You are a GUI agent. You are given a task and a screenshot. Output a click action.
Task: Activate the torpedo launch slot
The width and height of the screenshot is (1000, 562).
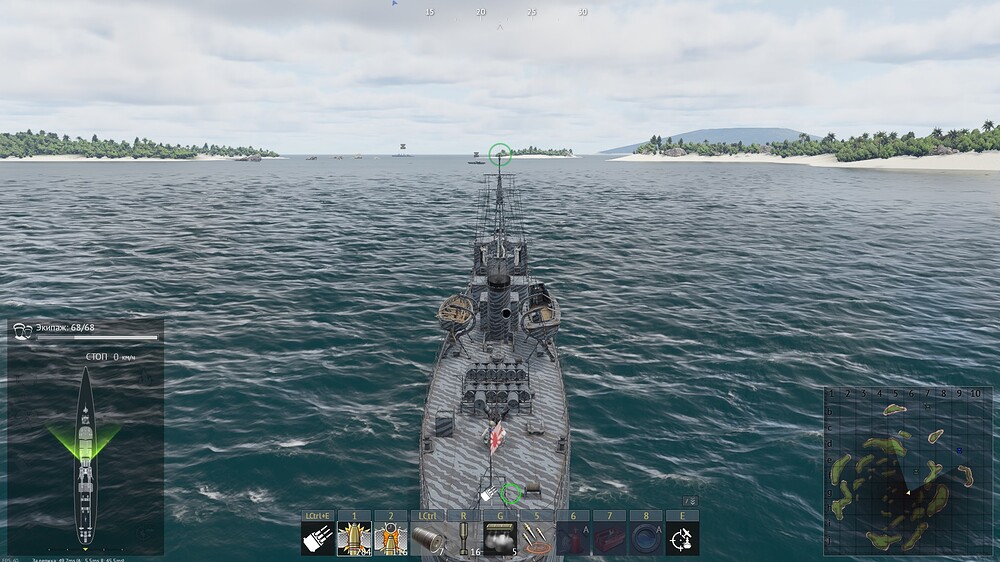427,538
